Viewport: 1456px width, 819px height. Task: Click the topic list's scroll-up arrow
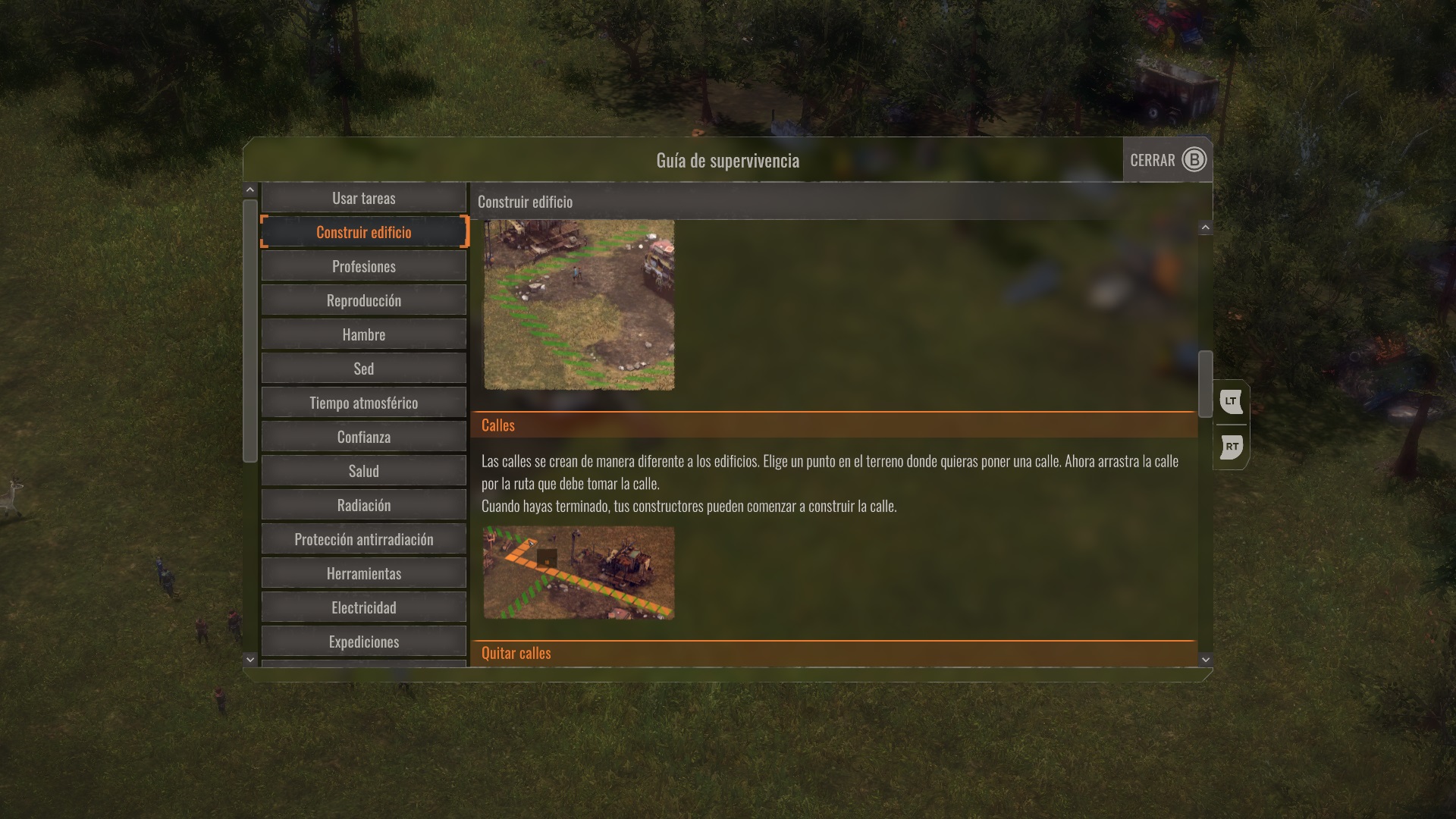250,190
